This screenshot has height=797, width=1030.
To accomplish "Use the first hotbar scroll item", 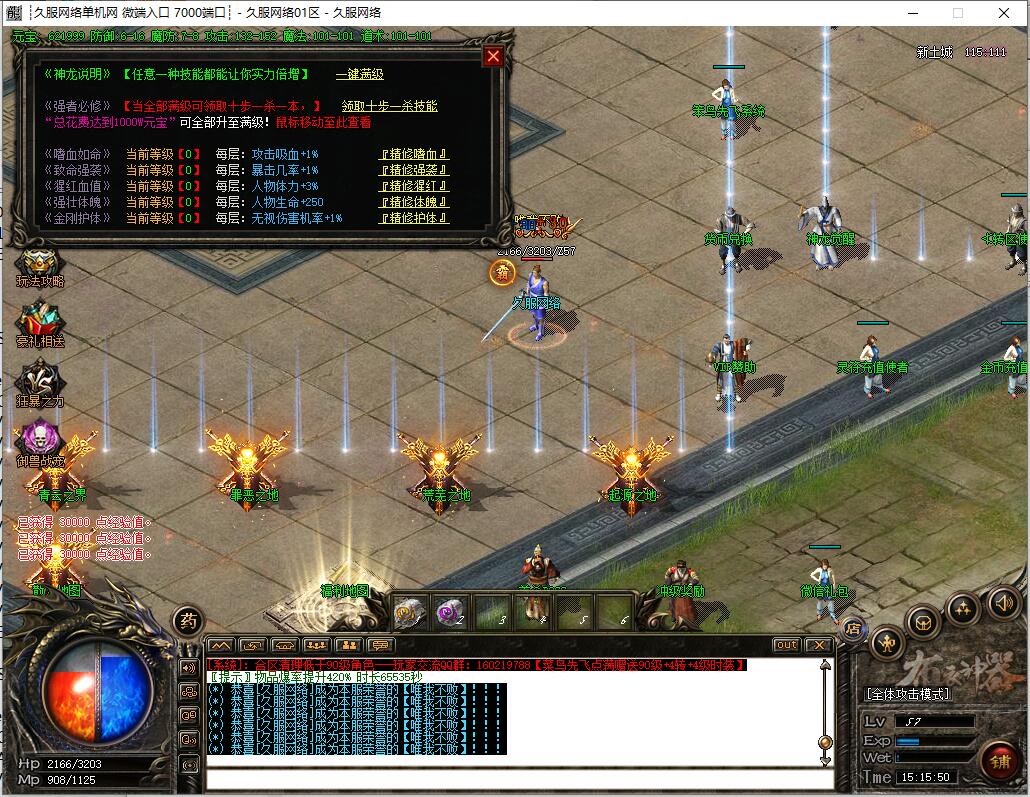I will pos(410,612).
